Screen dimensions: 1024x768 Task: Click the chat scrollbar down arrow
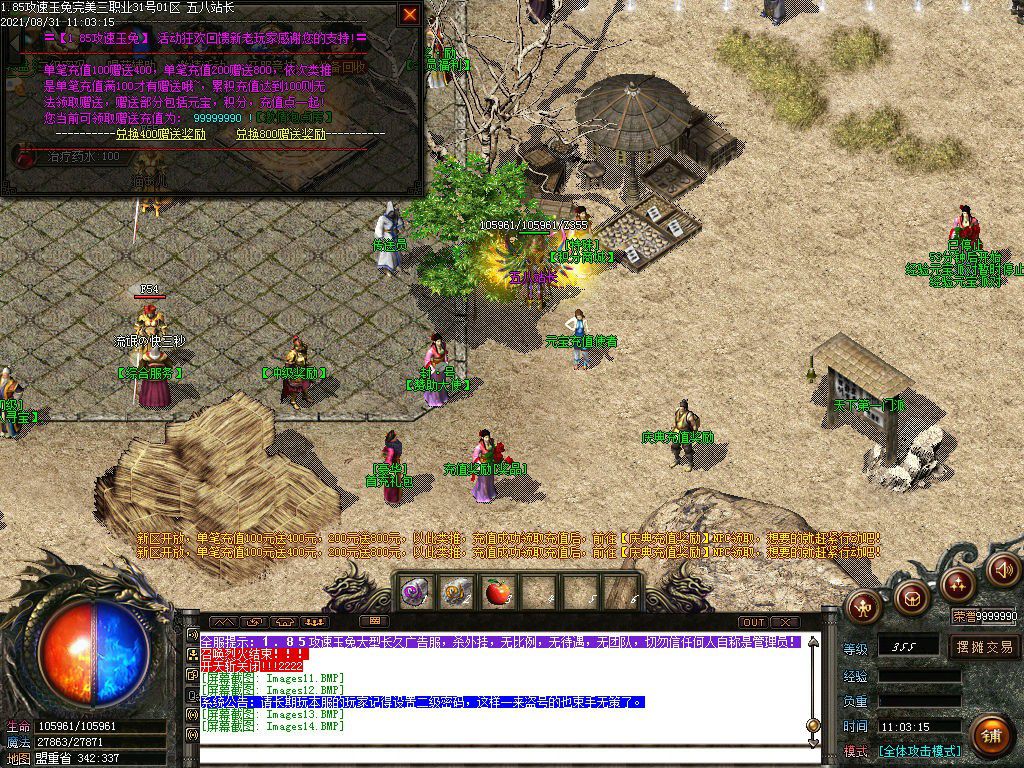click(815, 741)
